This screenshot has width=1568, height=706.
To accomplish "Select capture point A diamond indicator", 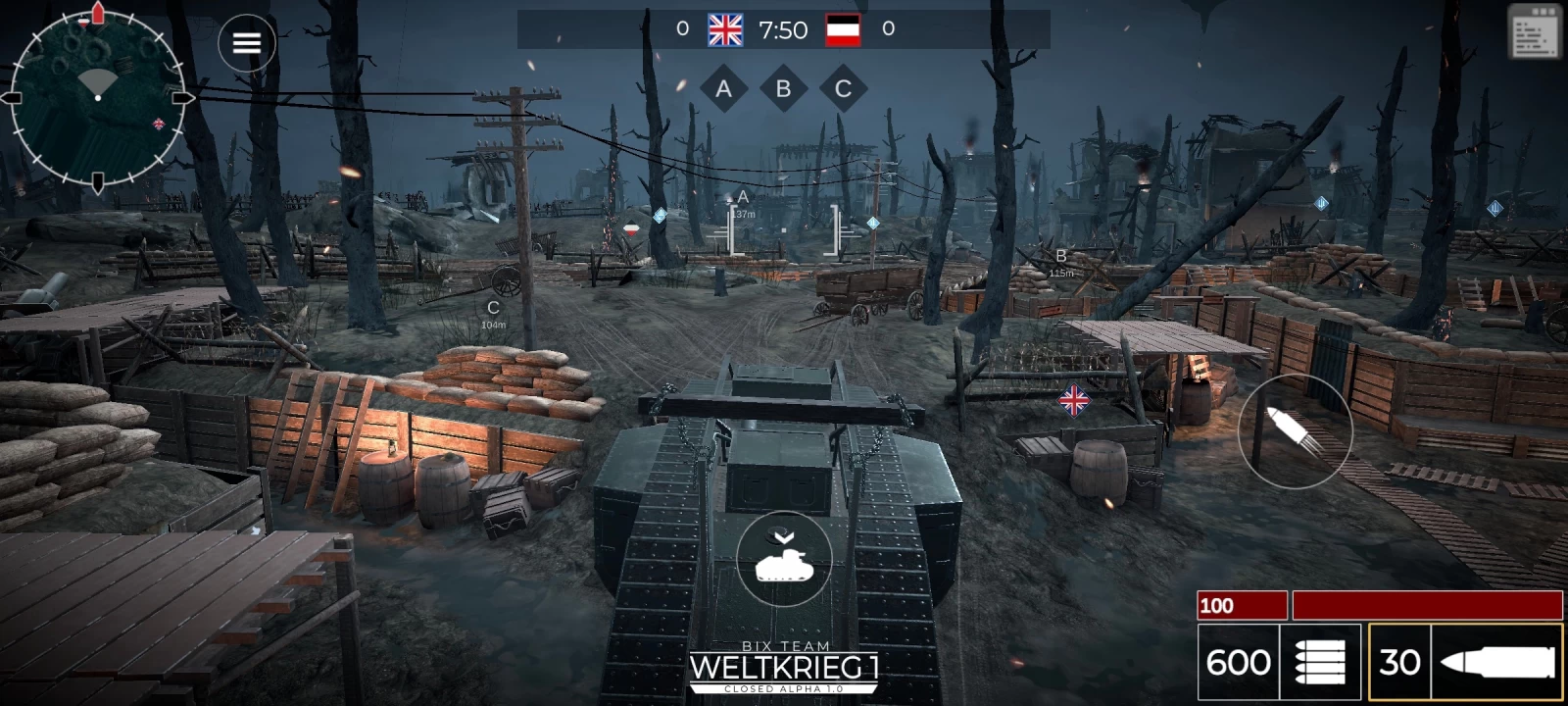I will [724, 89].
